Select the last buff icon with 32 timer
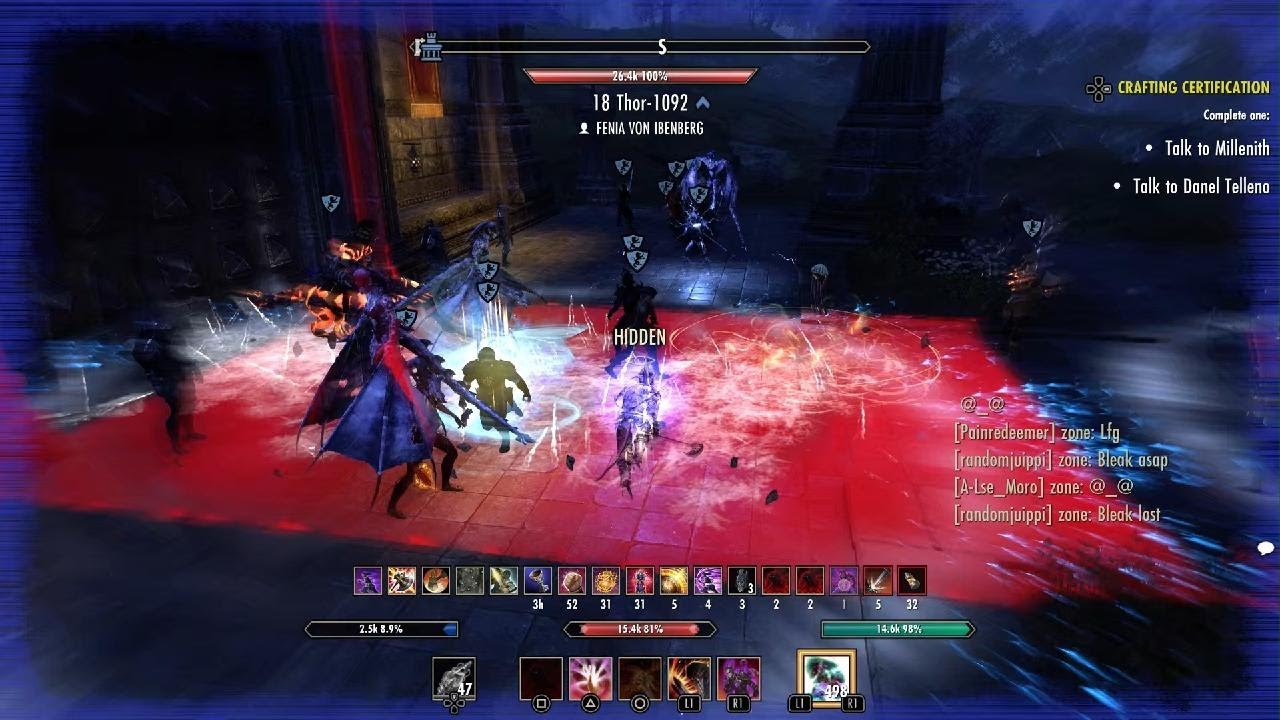This screenshot has height=720, width=1280. pyautogui.click(x=911, y=581)
